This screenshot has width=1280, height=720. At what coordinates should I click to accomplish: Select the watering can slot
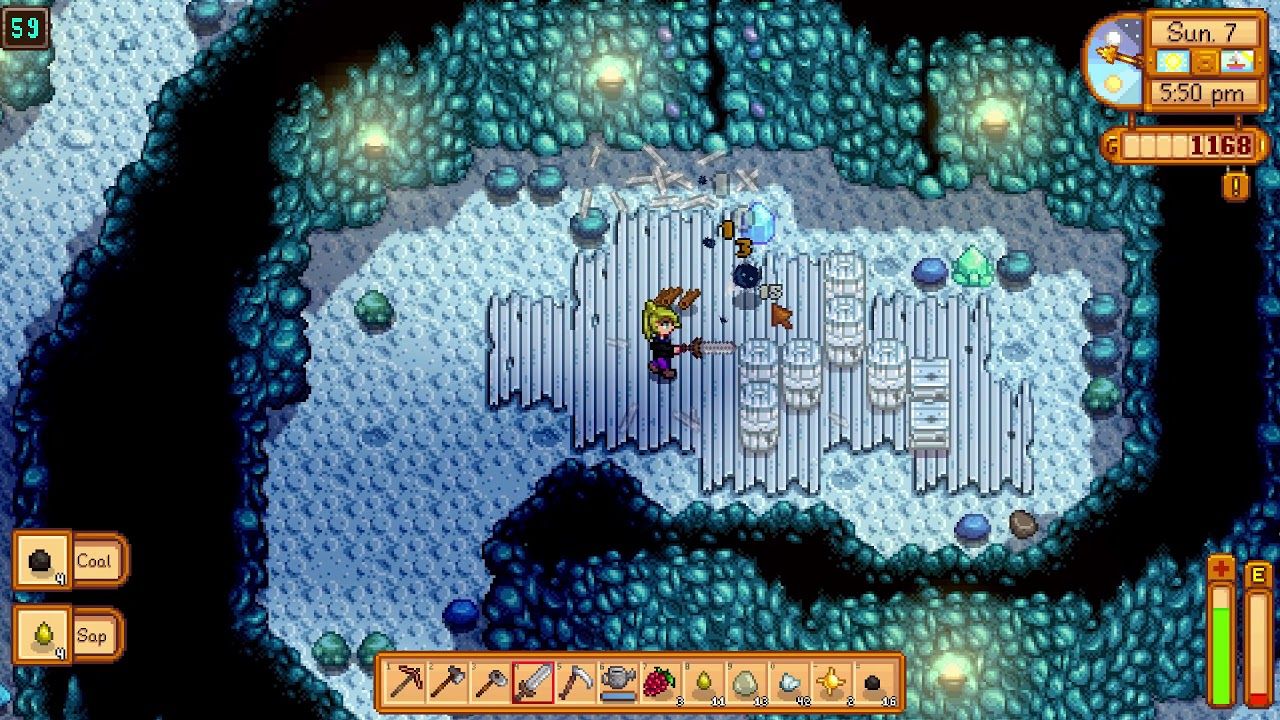click(618, 683)
